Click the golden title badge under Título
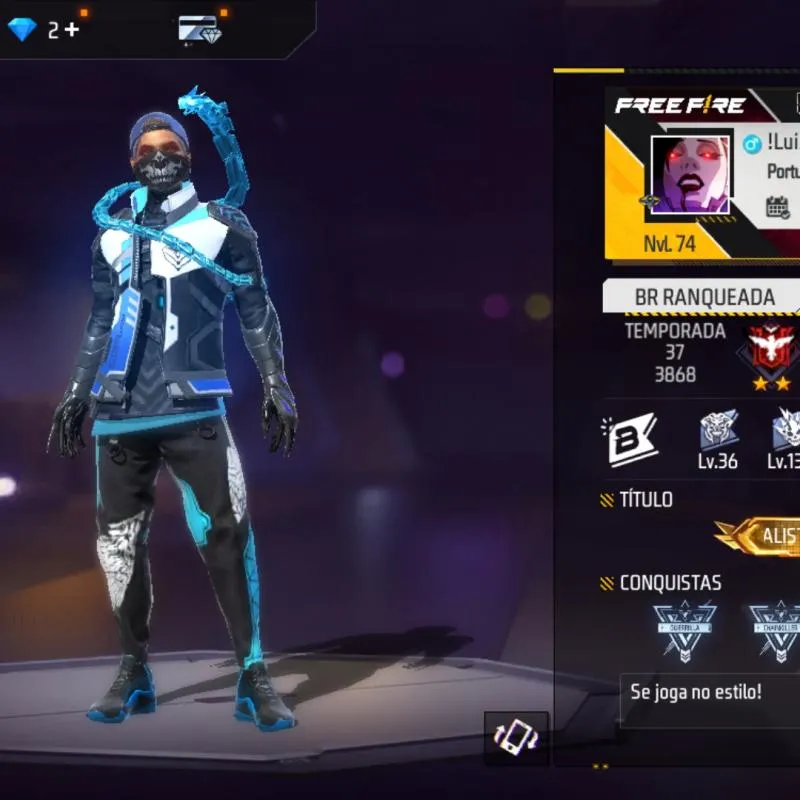 pyautogui.click(x=765, y=536)
